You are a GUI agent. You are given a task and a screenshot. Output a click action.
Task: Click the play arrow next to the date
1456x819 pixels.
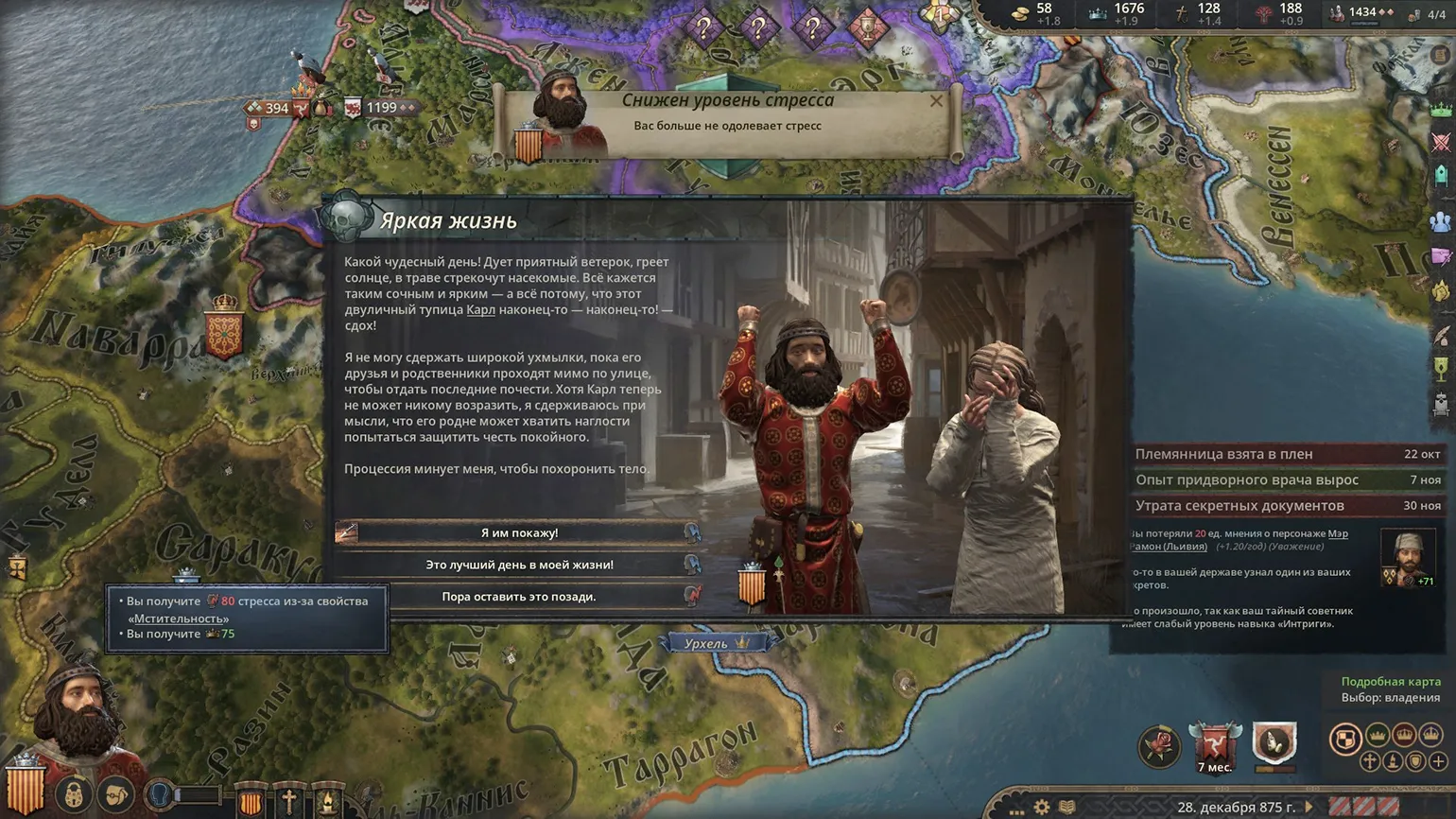[1309, 807]
